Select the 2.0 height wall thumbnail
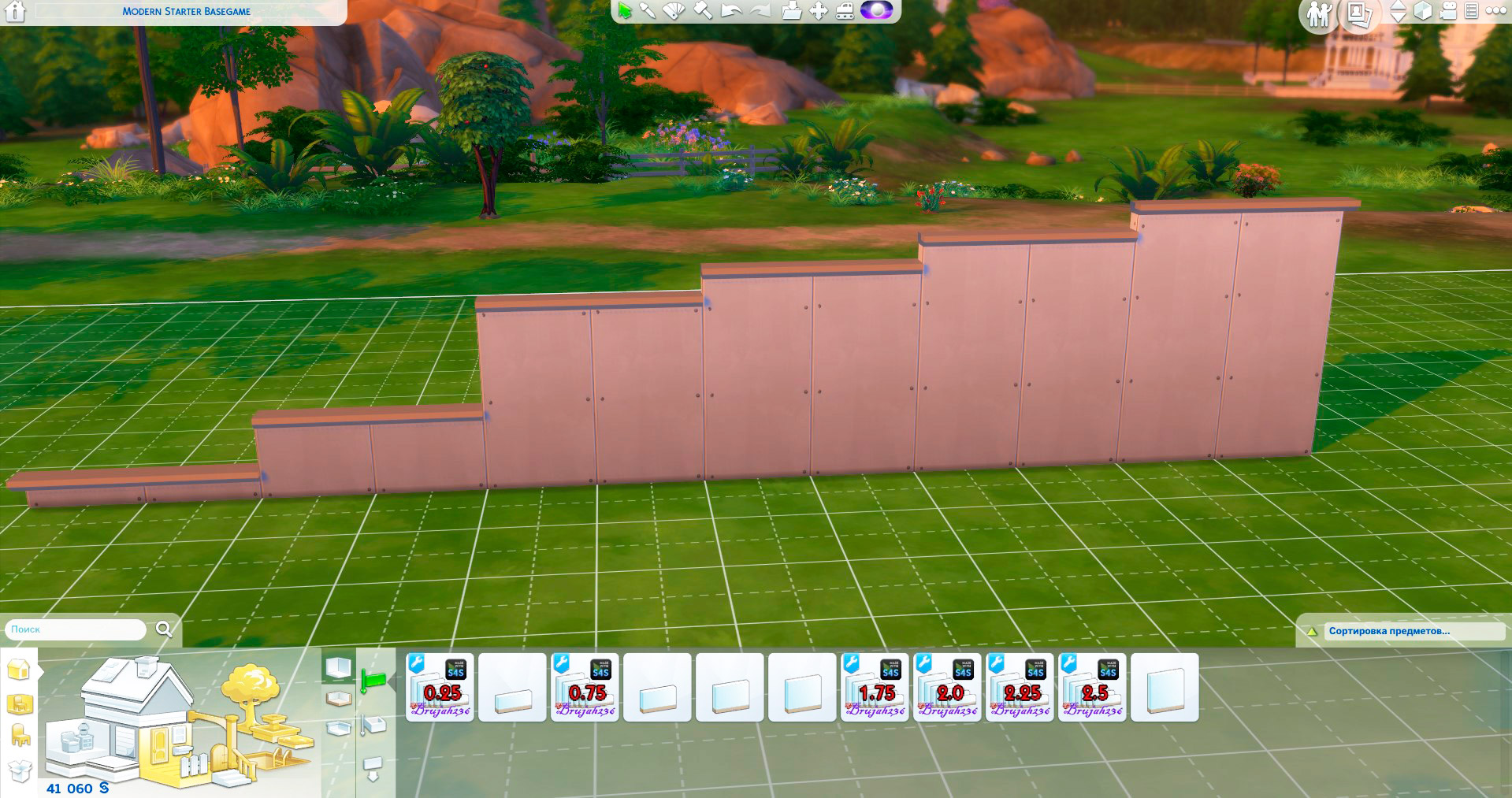1512x798 pixels. point(948,687)
